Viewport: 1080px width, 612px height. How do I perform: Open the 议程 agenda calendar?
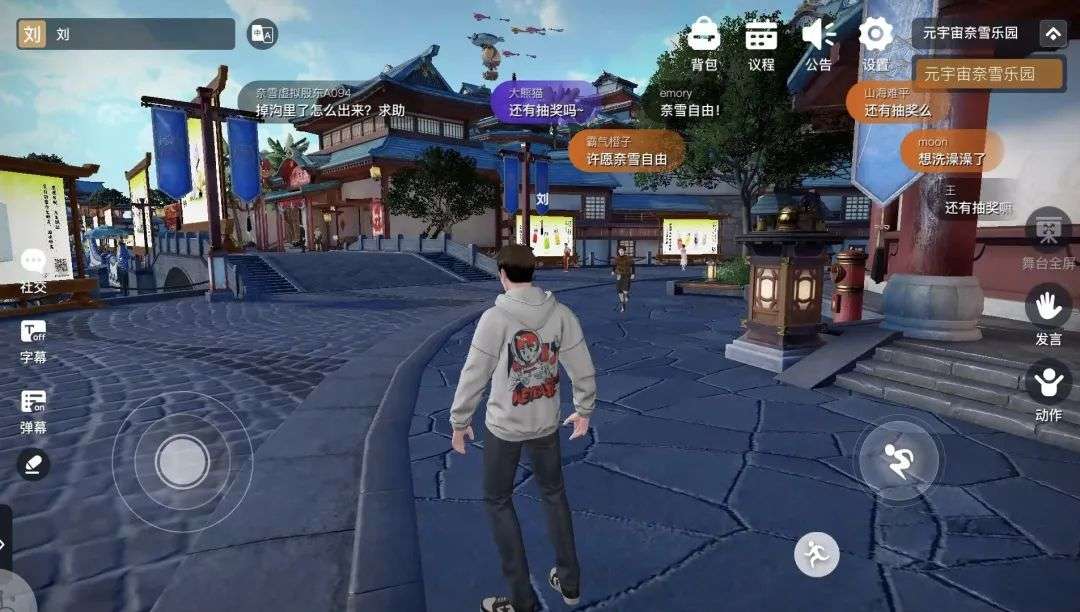pos(761,43)
